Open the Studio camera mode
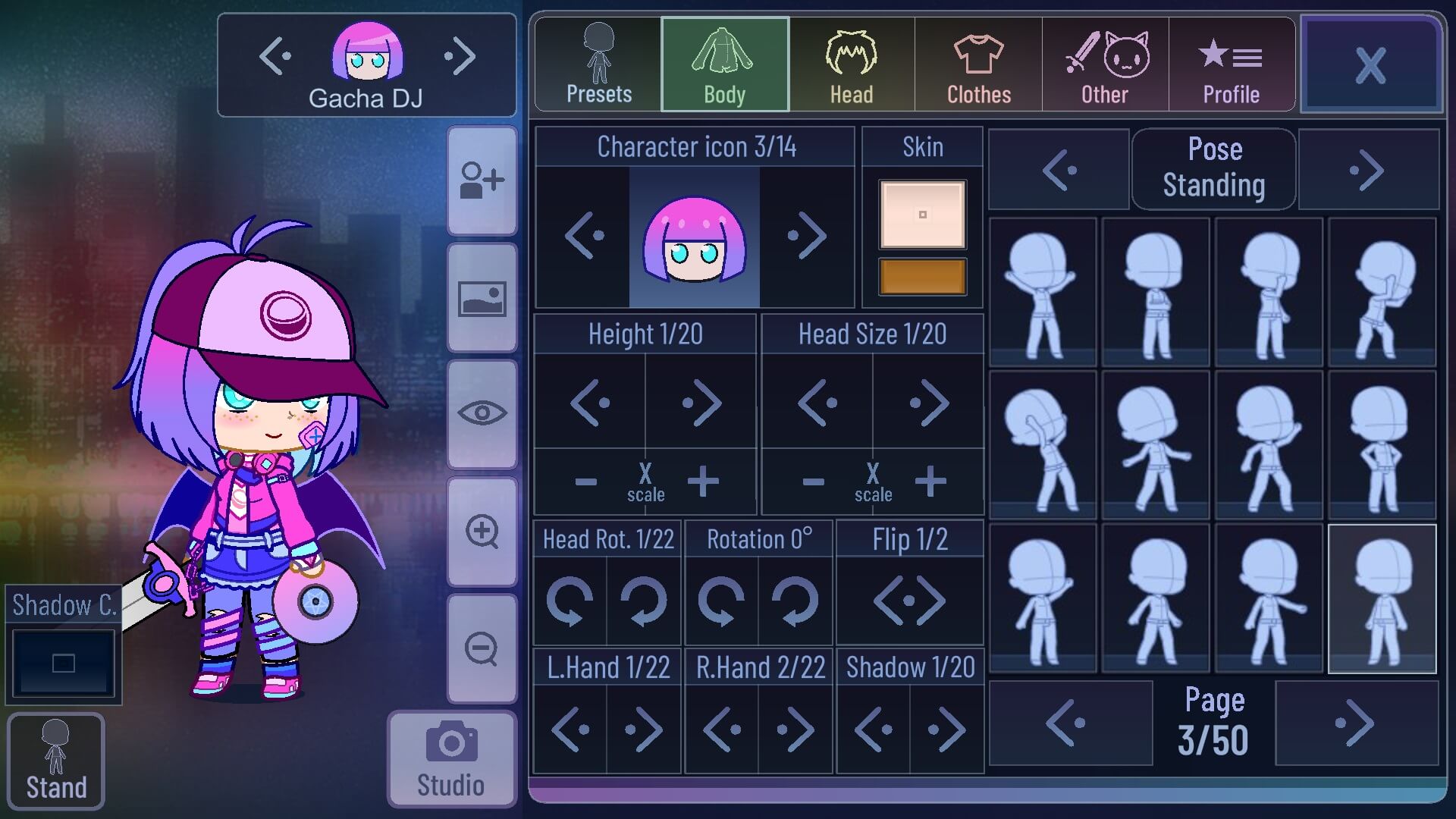 coord(450,758)
